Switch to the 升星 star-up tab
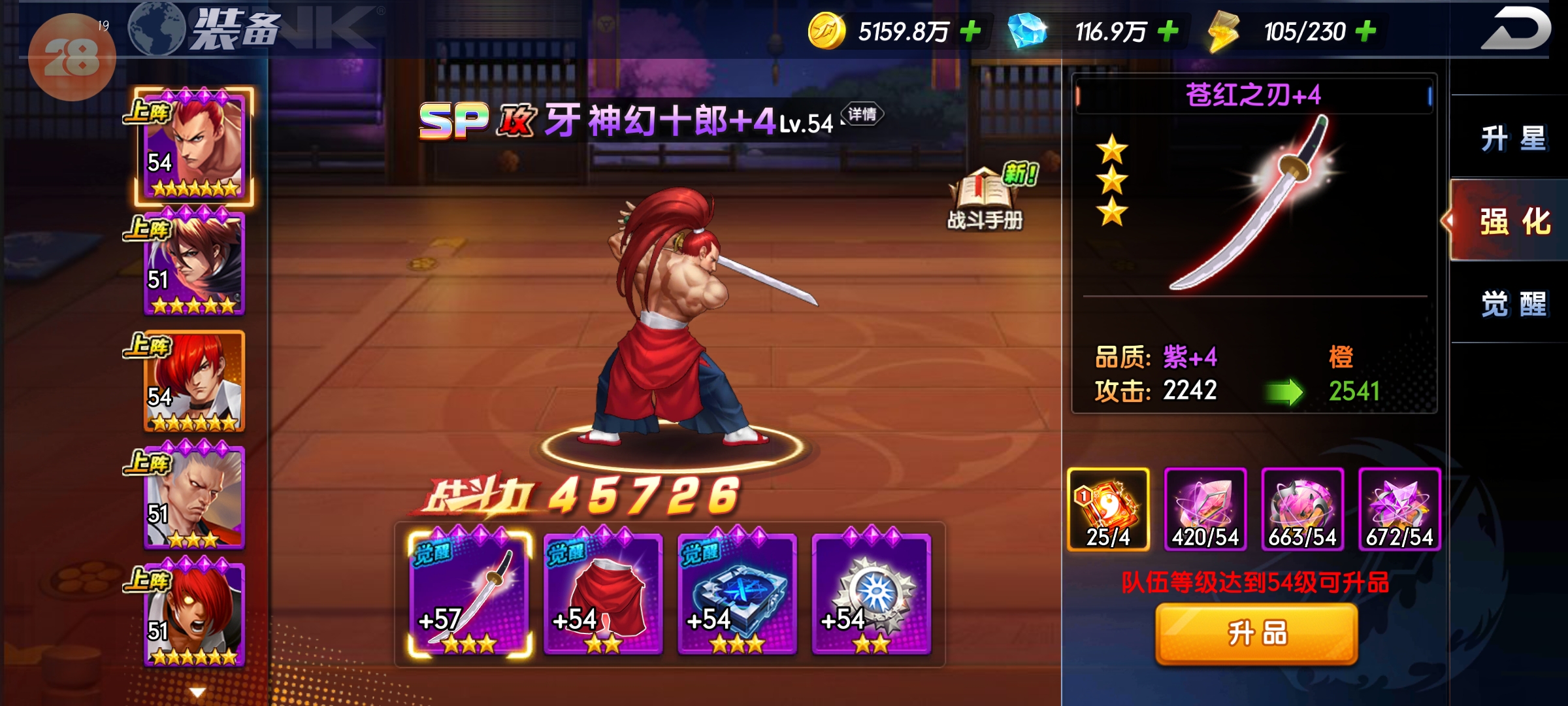The image size is (1568, 706). pos(1512,139)
